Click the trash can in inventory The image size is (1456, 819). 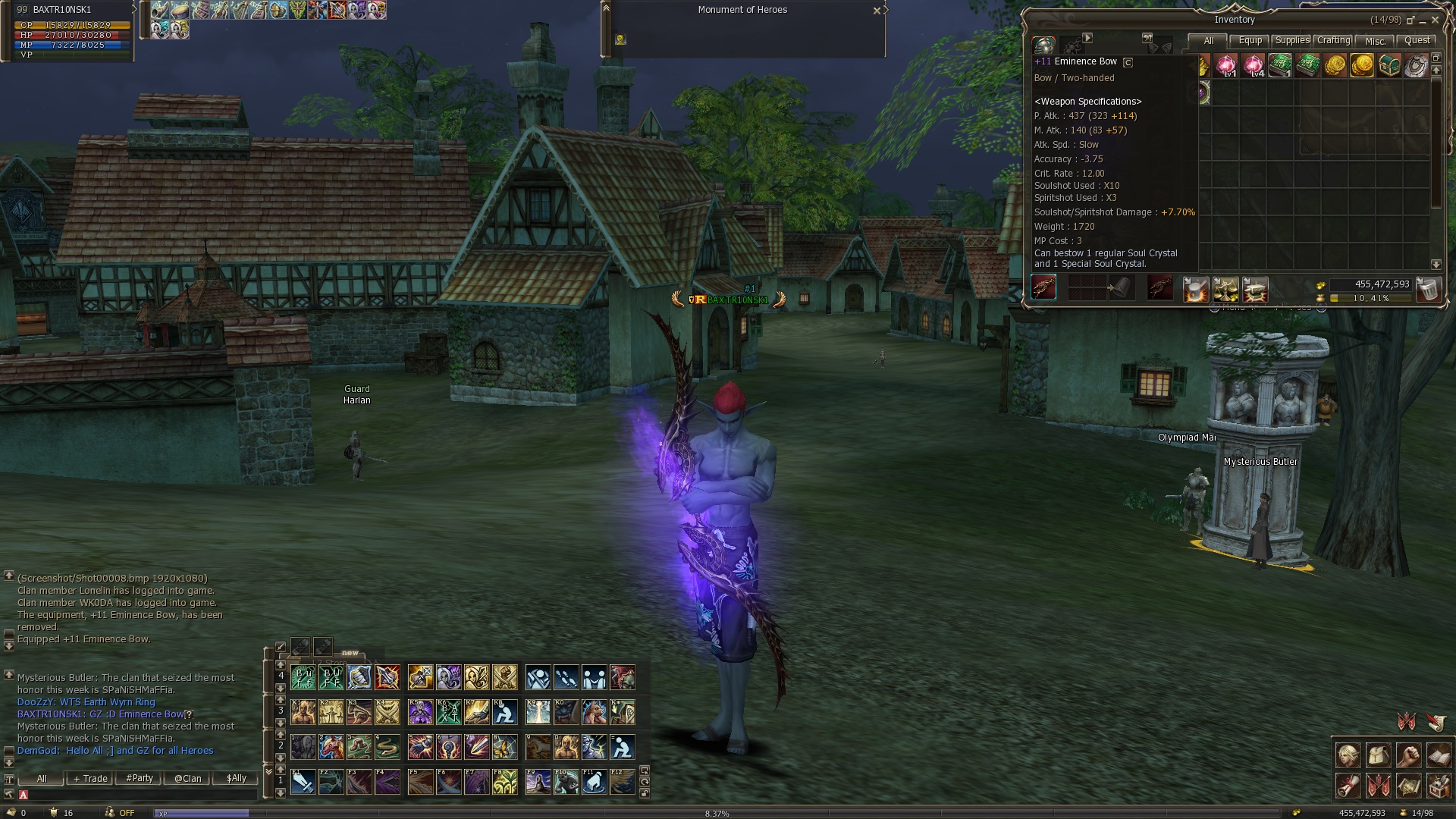1428,290
